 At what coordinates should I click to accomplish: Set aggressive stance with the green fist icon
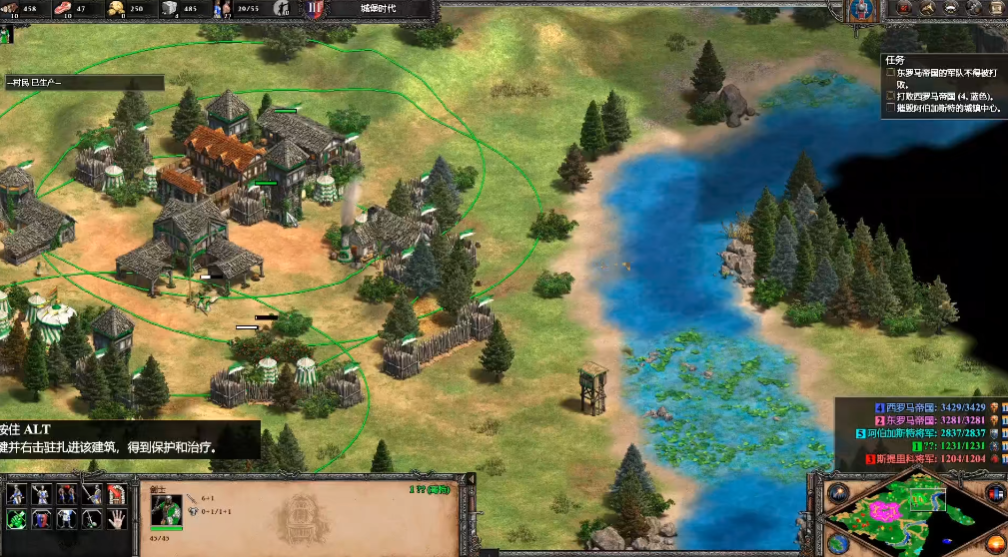click(x=17, y=518)
